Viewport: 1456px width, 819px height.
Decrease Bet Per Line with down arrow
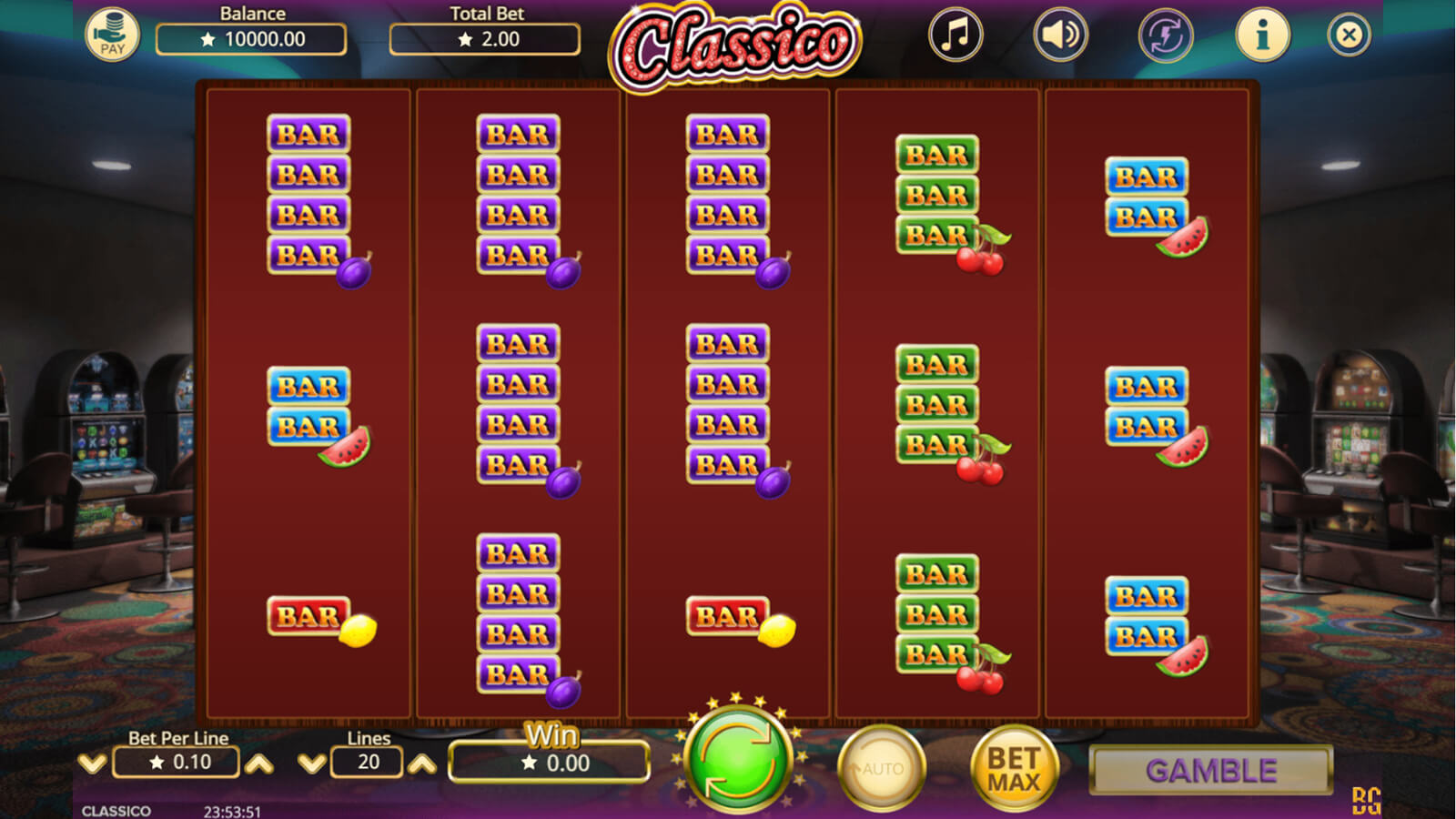coord(92,763)
